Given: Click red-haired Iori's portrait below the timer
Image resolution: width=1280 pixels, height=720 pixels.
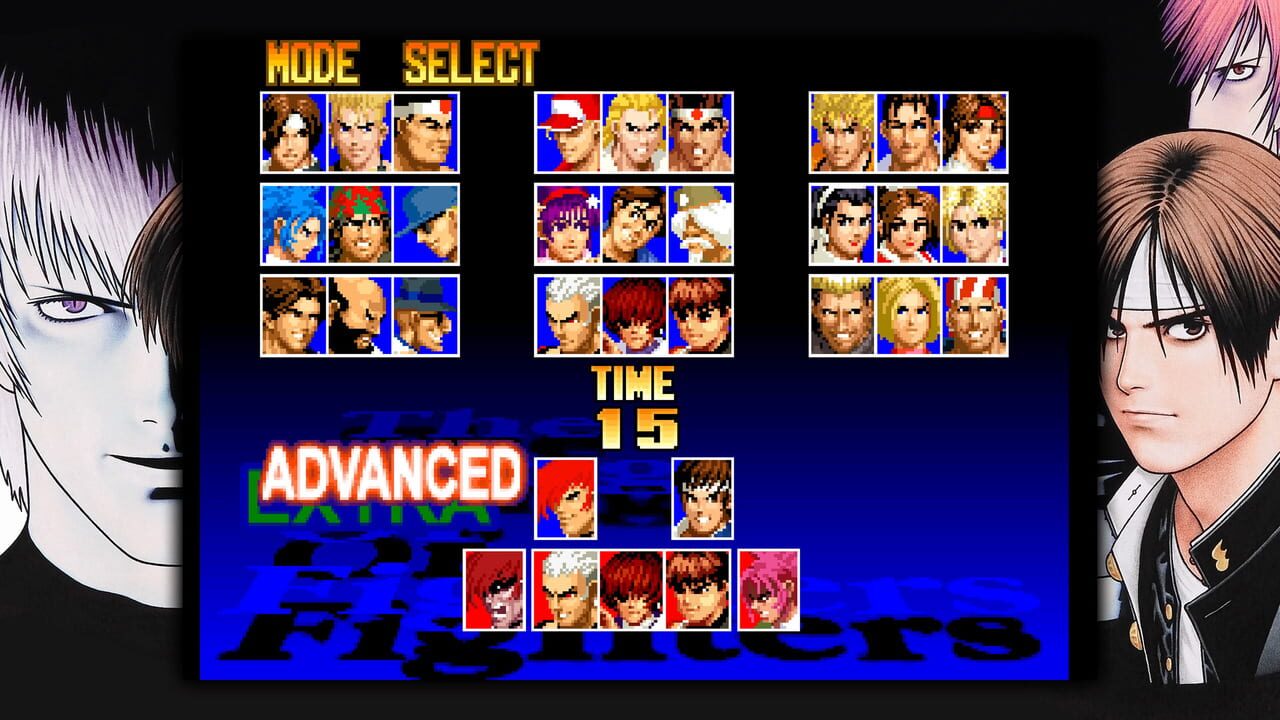Looking at the screenshot, I should [x=565, y=497].
